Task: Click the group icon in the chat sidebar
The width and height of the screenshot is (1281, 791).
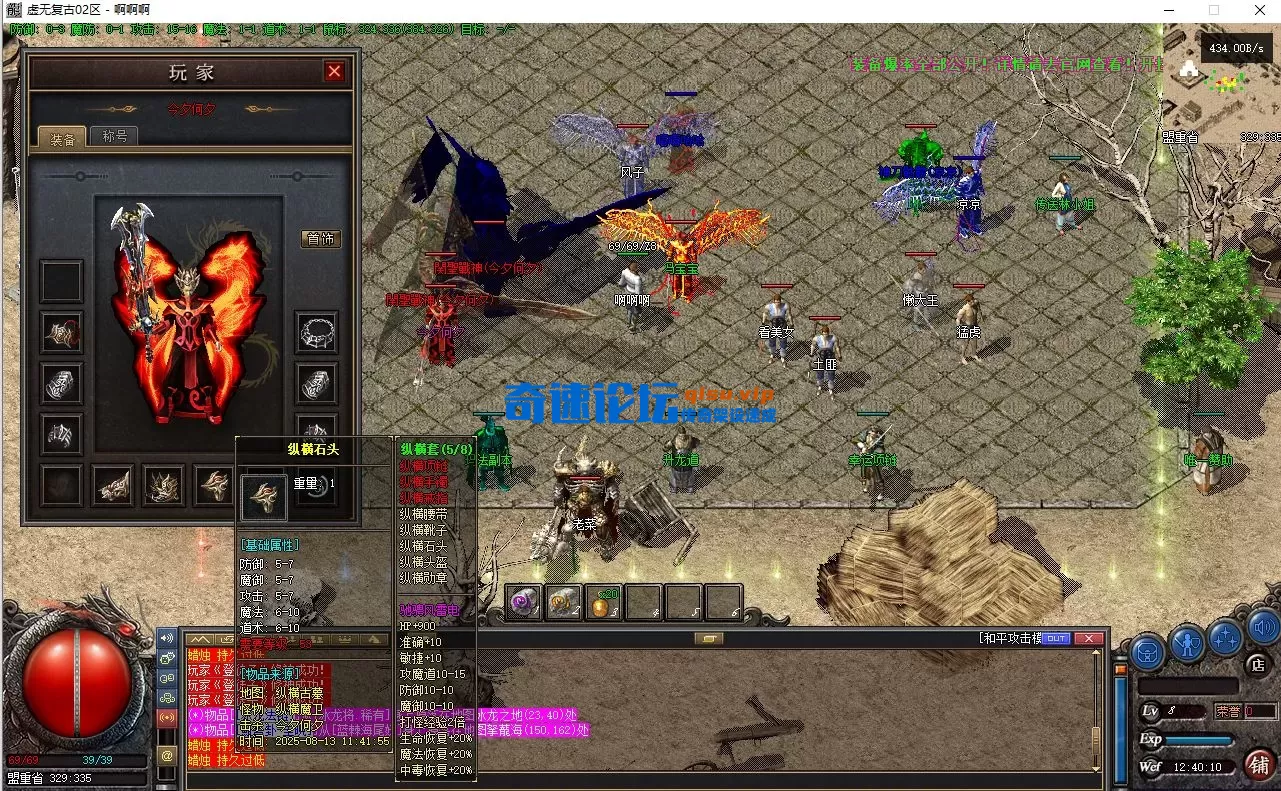Action: point(166,697)
